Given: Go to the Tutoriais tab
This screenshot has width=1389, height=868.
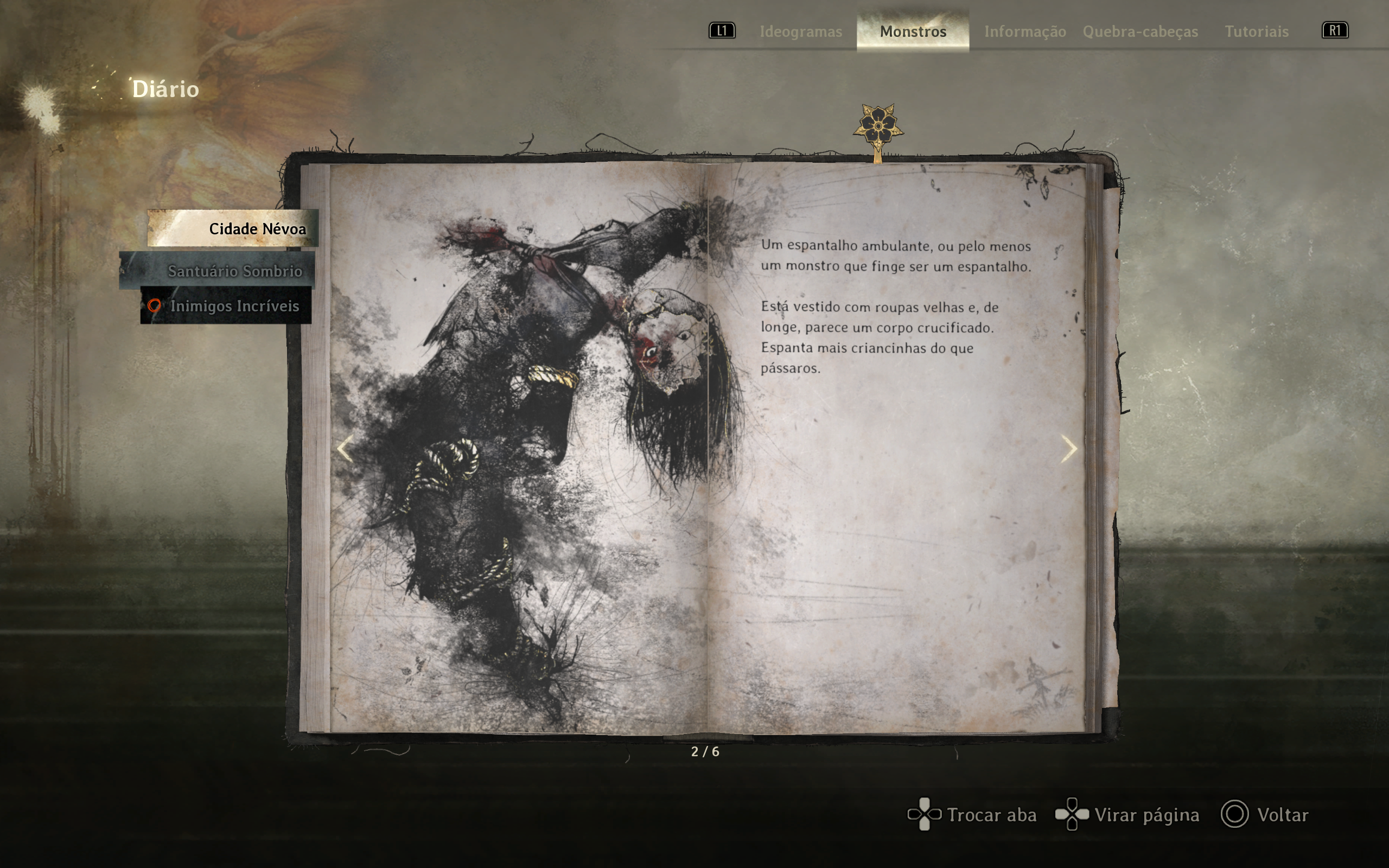Looking at the screenshot, I should tap(1257, 31).
